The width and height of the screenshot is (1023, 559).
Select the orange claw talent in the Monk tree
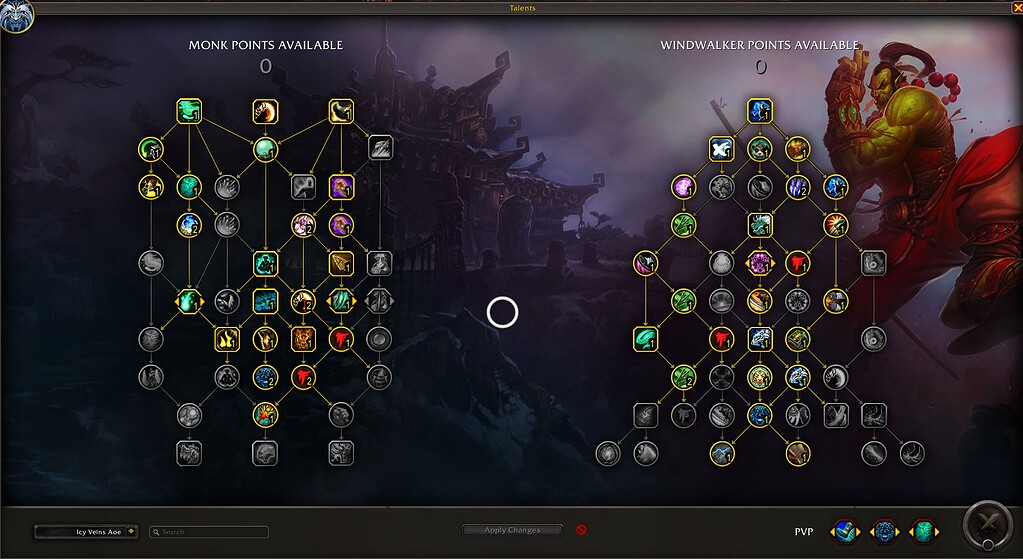264,111
